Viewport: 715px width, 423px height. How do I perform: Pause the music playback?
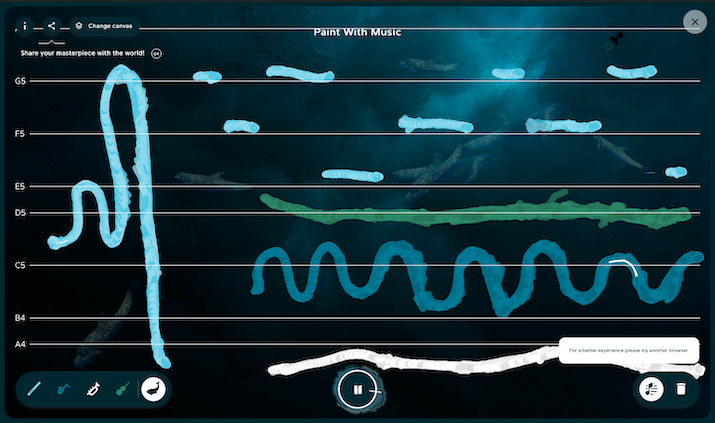[x=357, y=389]
